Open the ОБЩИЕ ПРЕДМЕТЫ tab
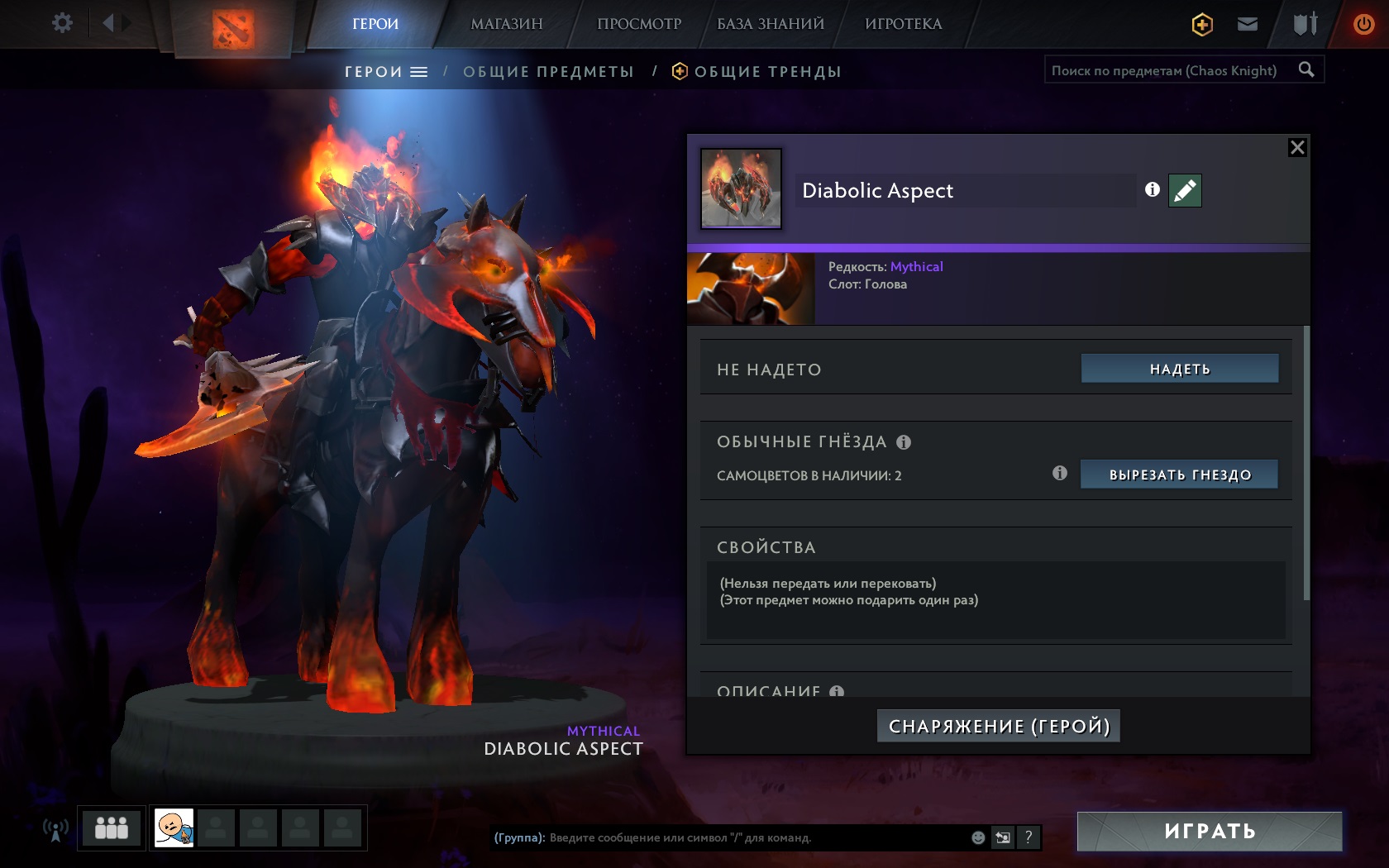The image size is (1389, 868). tap(549, 71)
